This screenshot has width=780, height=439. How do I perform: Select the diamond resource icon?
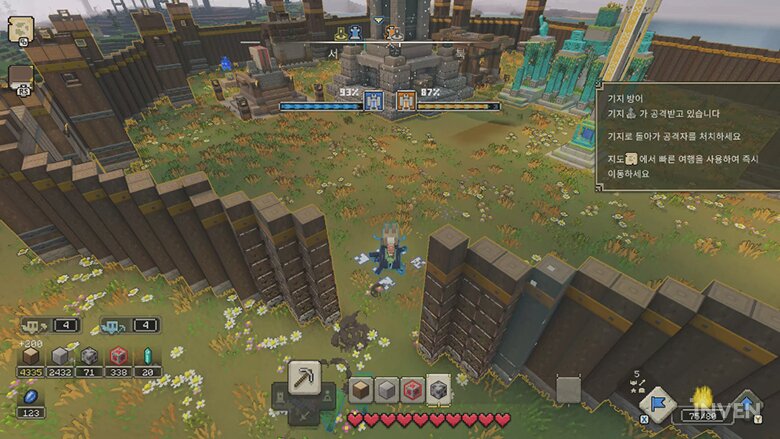click(x=148, y=357)
